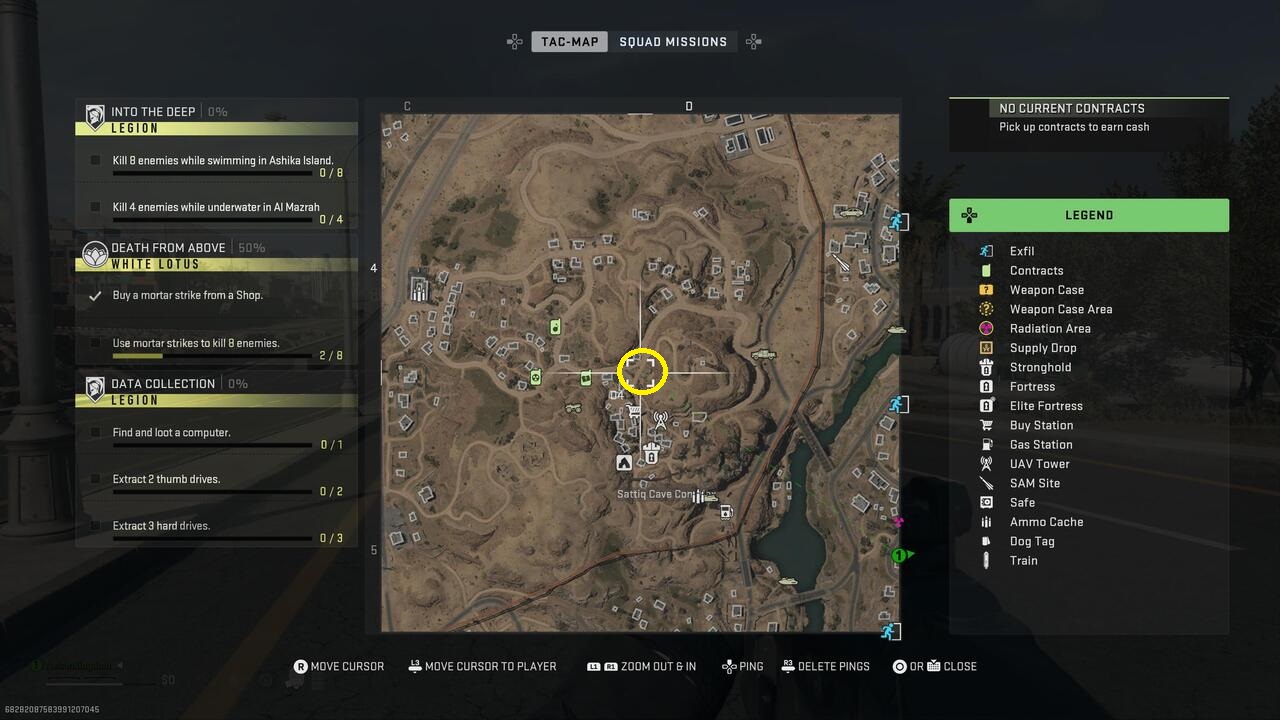Screen dimensions: 1280x720
Task: Toggle the completed checkmark for mortar strike objective
Action: (x=96, y=295)
